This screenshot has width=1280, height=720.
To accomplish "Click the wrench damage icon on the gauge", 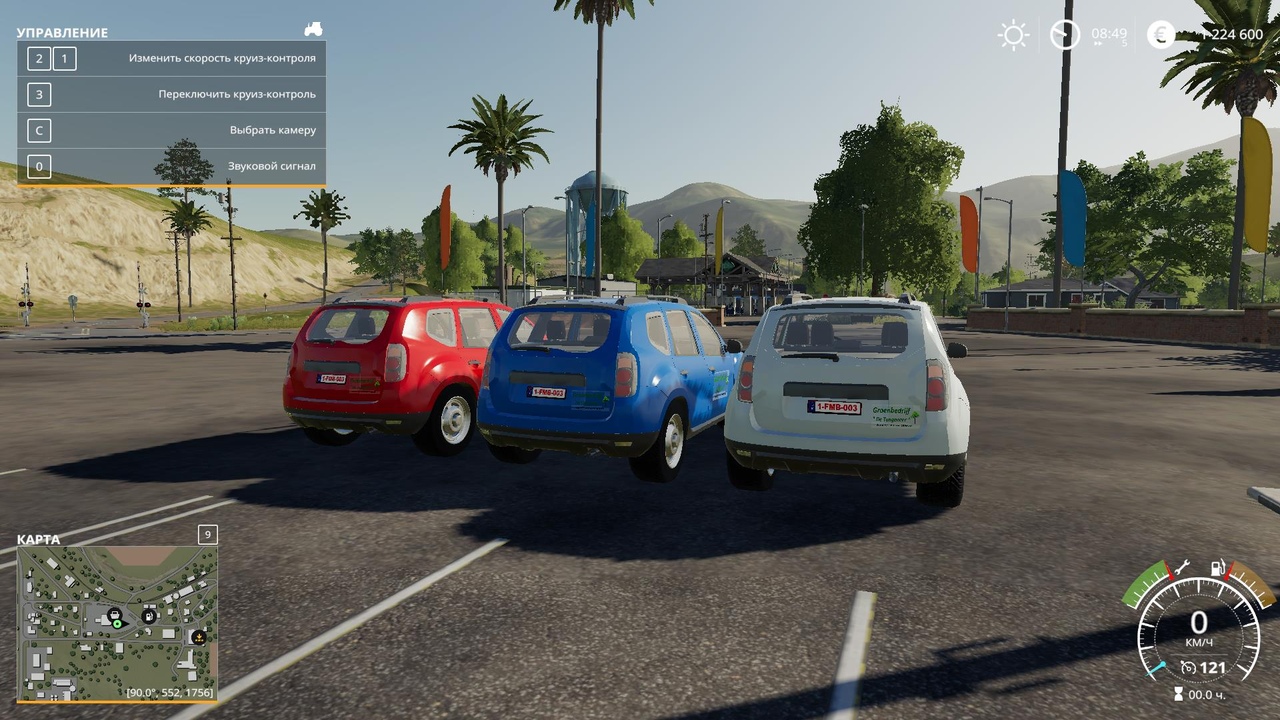I will [x=1181, y=567].
